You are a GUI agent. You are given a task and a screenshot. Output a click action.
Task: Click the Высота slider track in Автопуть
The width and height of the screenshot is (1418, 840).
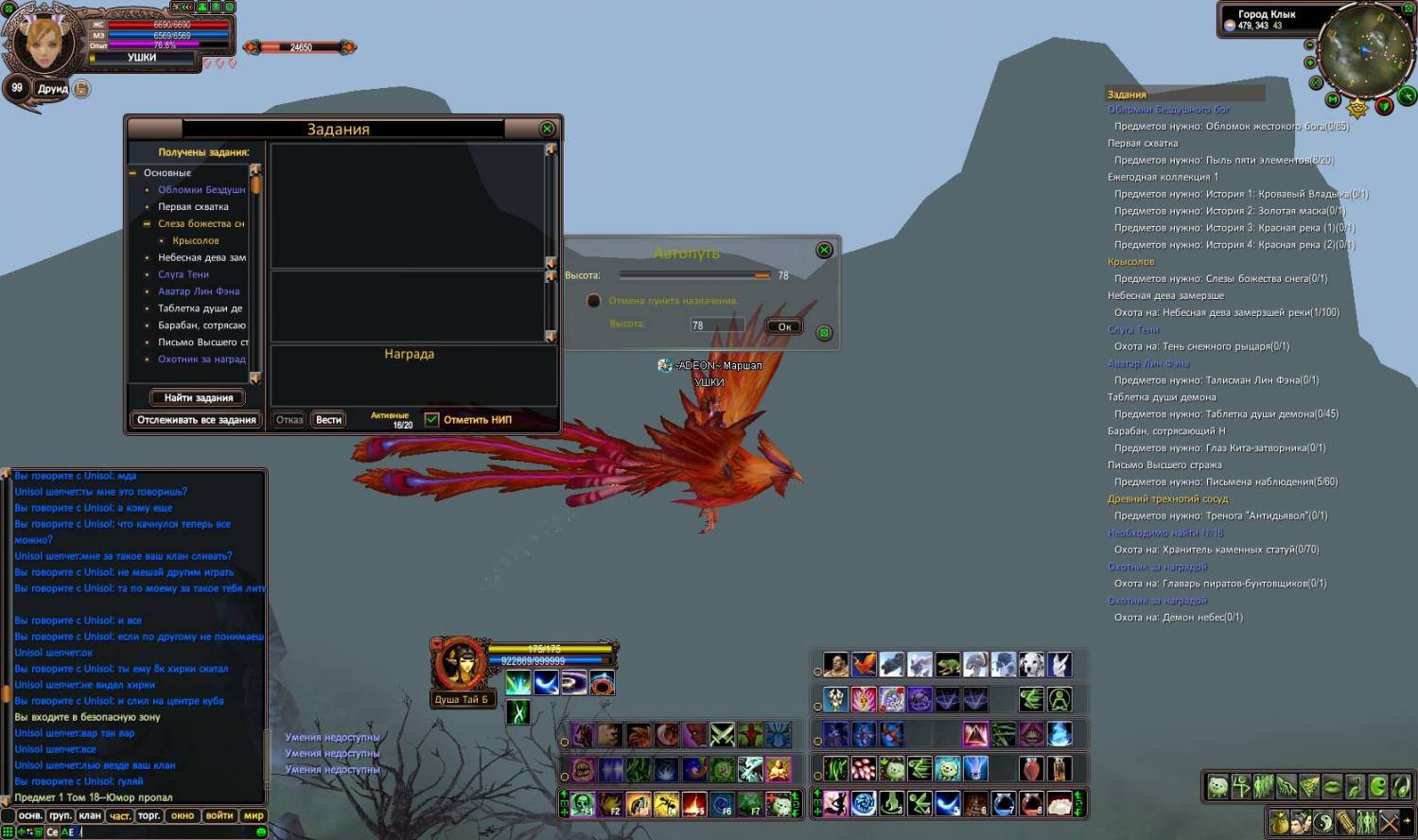point(695,275)
